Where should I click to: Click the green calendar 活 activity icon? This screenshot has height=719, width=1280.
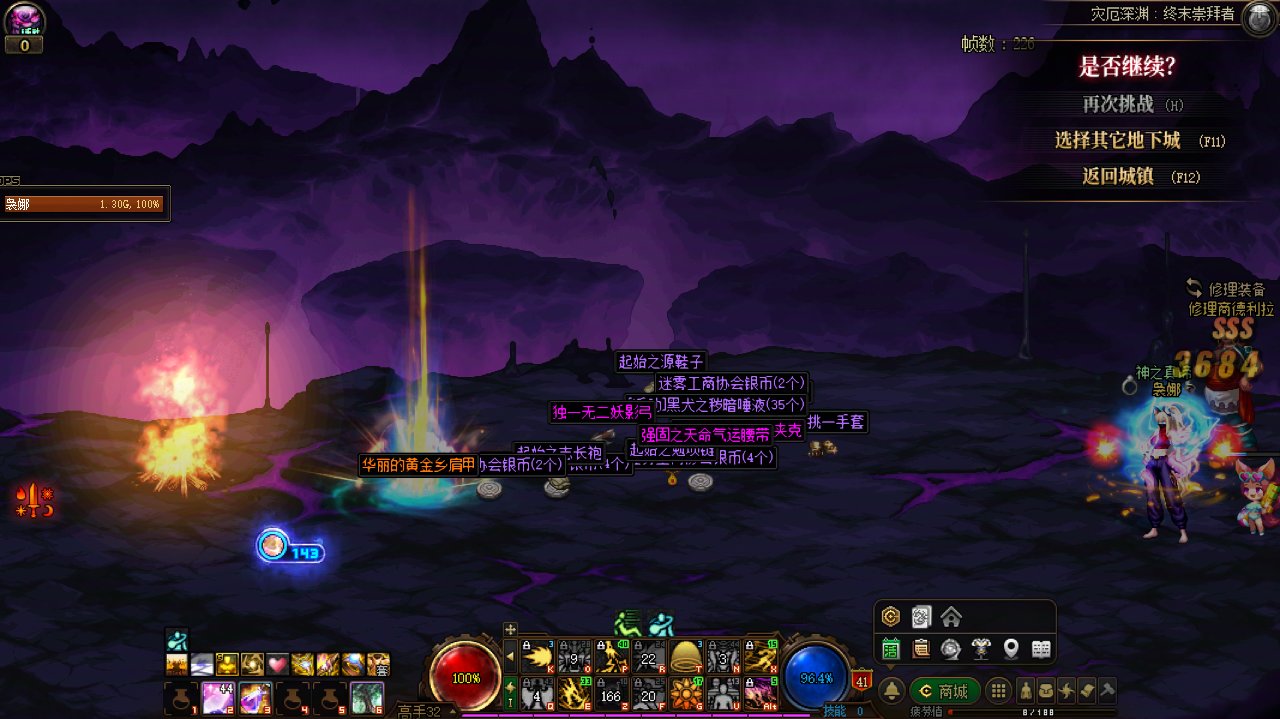click(x=890, y=650)
